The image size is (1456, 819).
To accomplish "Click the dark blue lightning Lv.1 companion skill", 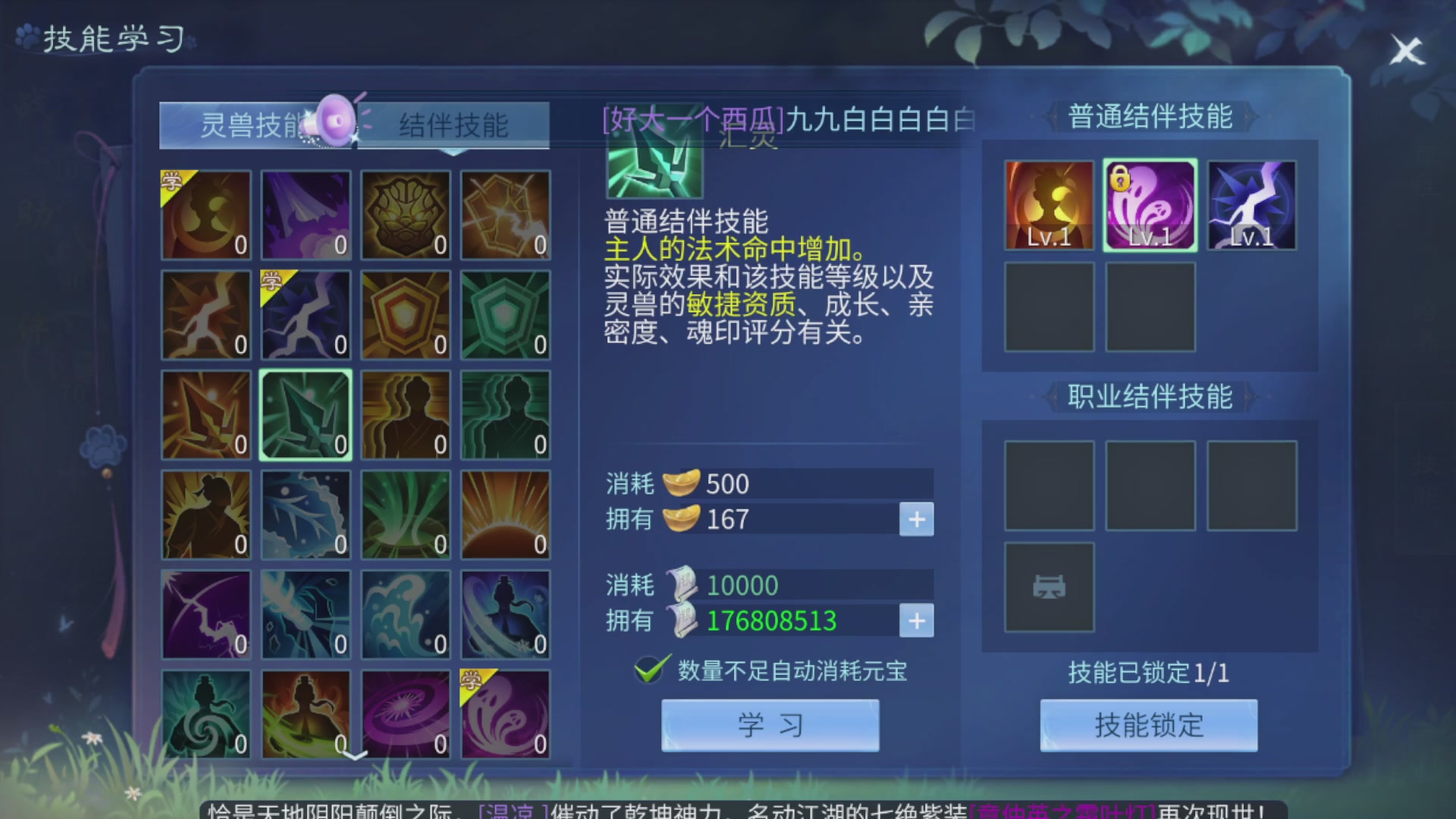I will point(1251,203).
